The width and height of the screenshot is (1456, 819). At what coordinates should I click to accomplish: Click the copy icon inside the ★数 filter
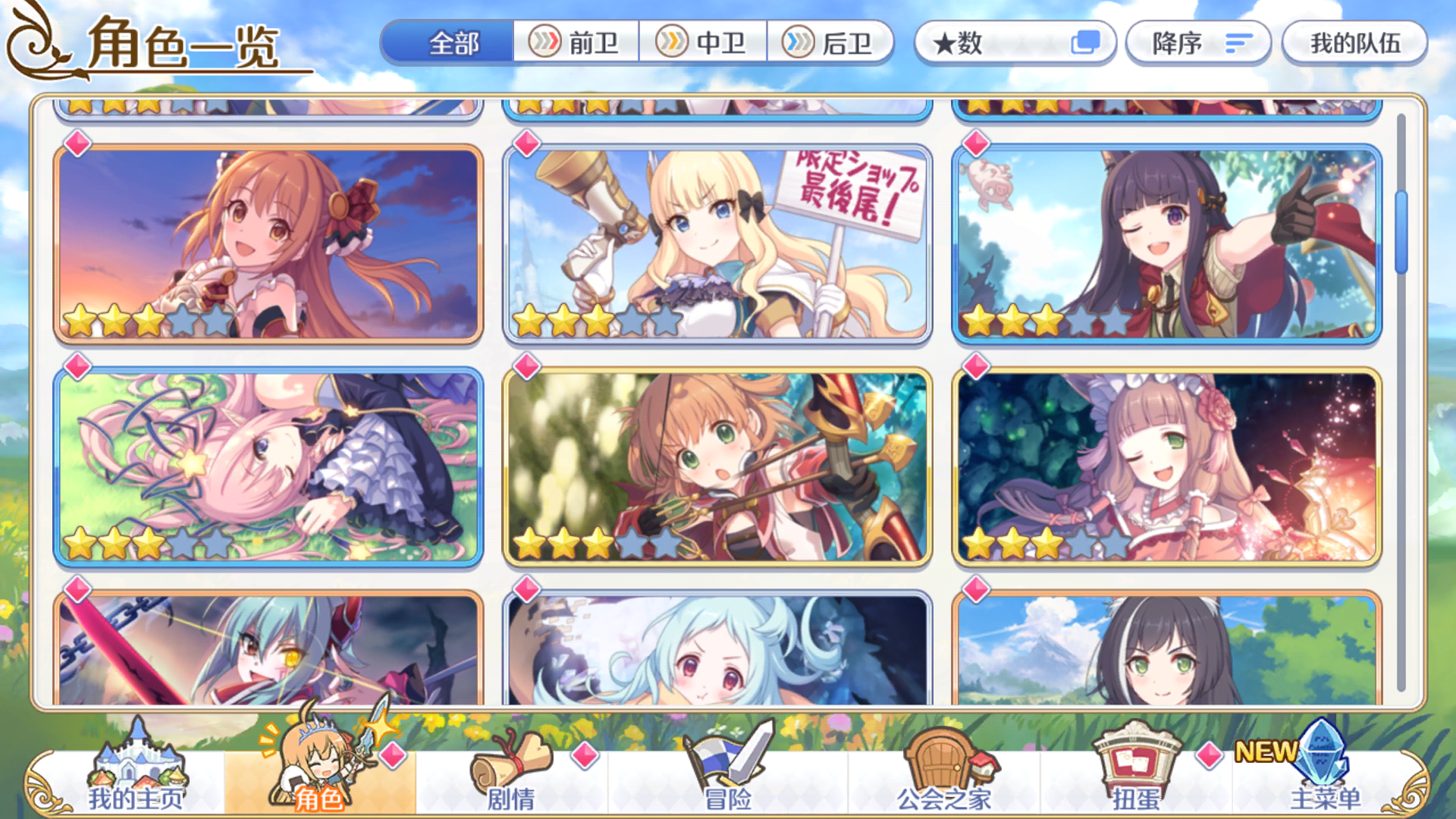tap(1087, 43)
